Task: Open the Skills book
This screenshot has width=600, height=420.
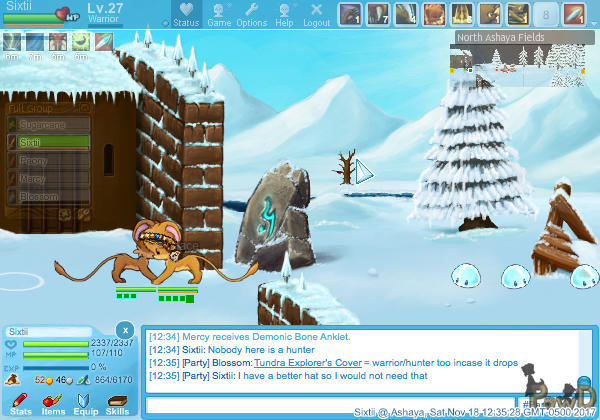Action: 117,403
